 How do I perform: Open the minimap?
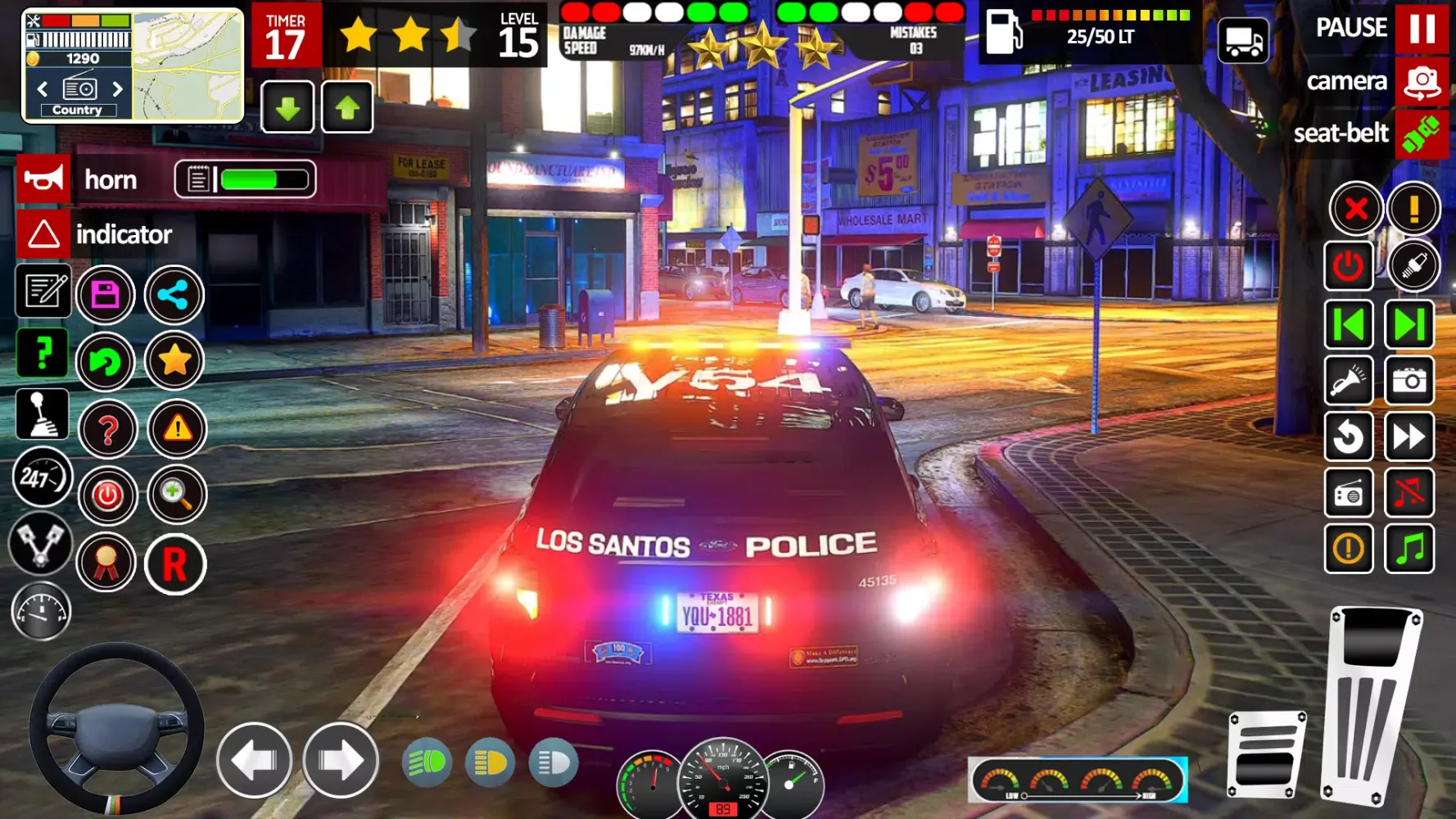click(x=188, y=66)
